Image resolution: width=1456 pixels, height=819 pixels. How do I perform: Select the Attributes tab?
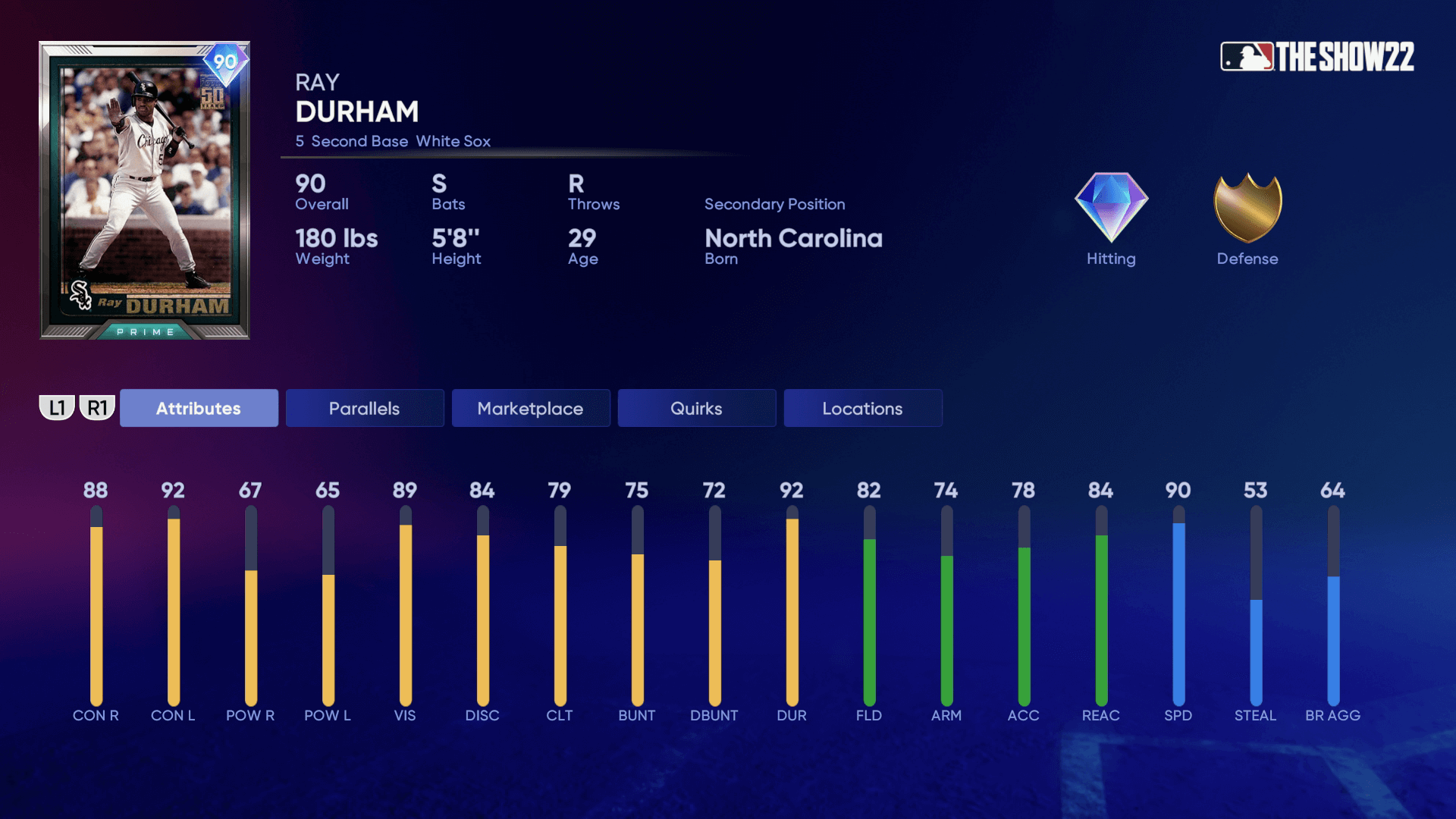[198, 408]
